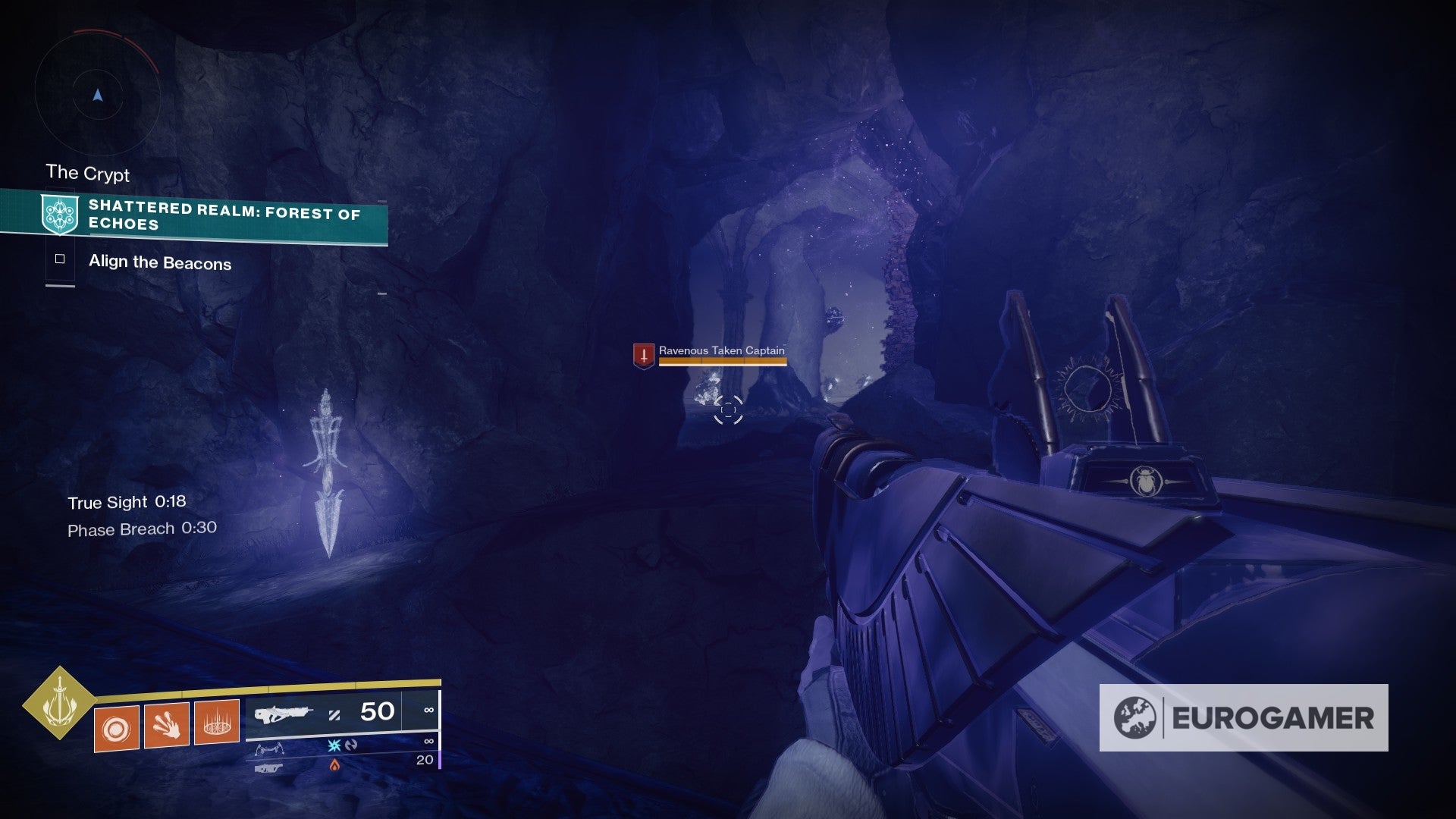
Task: Trigger the orange hand melee ability
Action: coord(167,725)
